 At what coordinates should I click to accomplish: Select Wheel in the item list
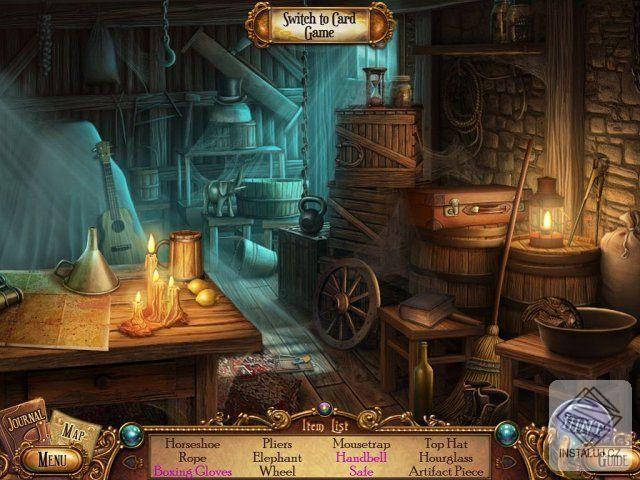coord(277,471)
